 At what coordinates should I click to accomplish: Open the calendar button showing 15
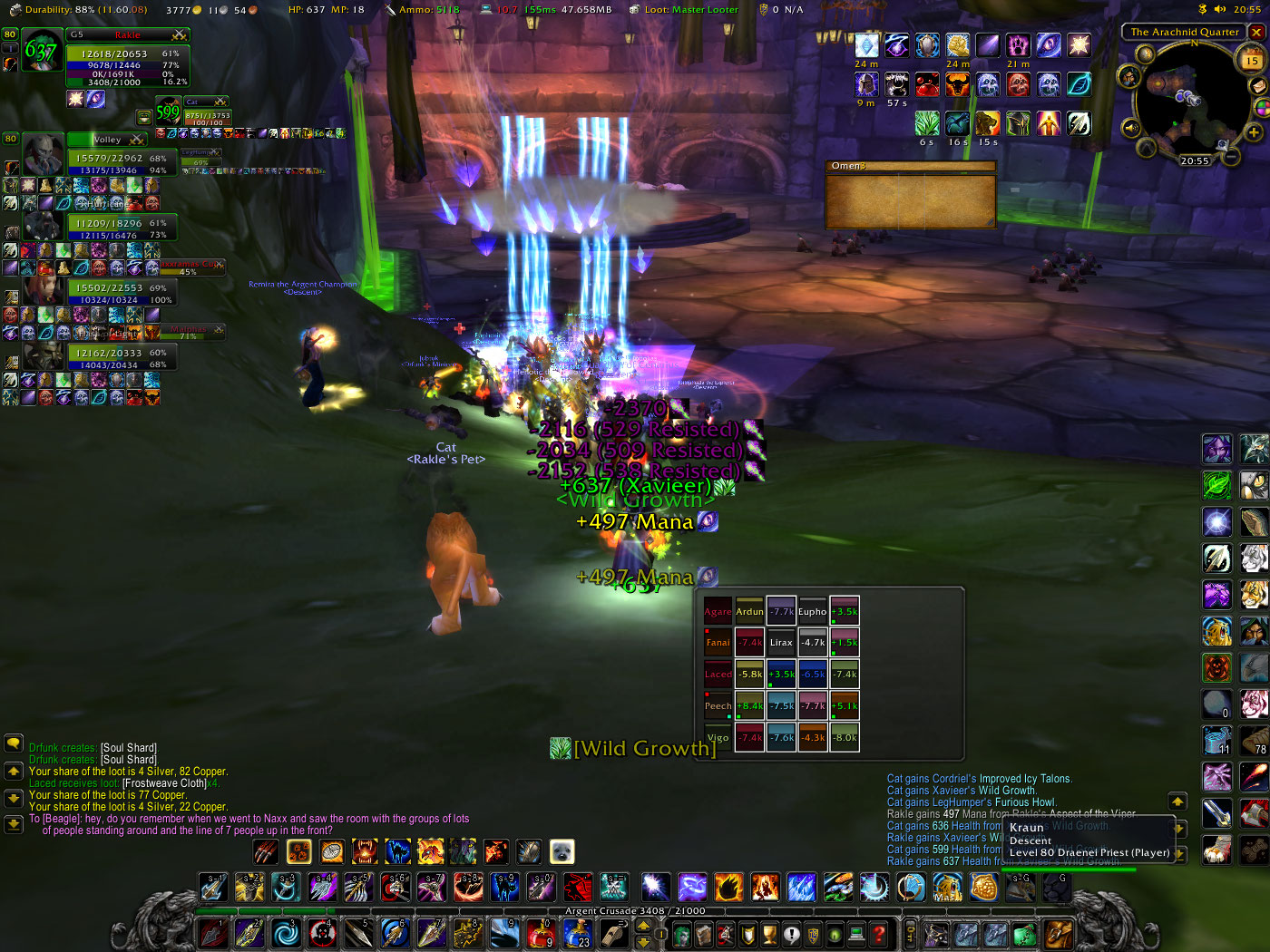pos(1252,61)
